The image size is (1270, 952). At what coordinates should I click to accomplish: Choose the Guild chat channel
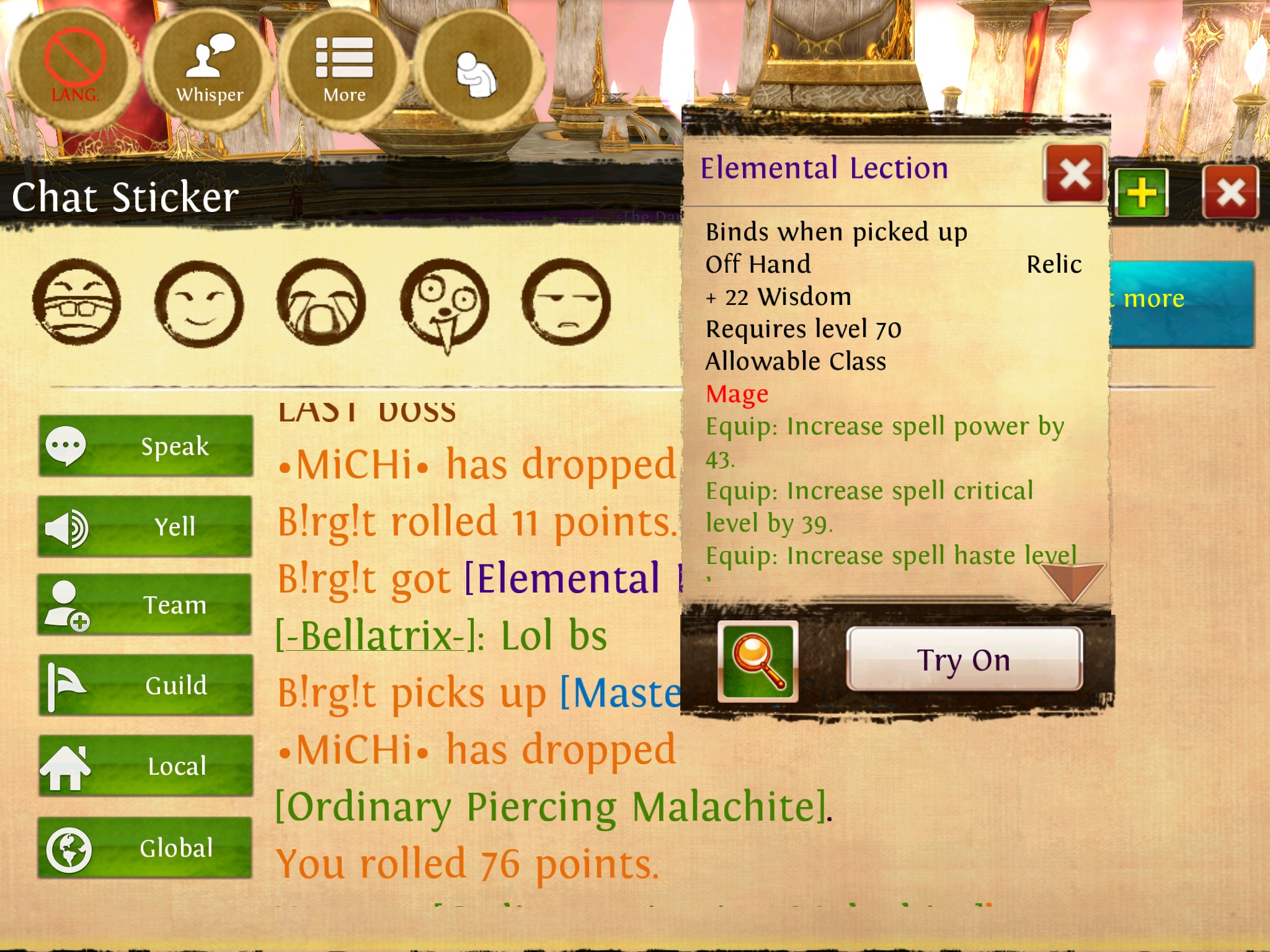point(146,685)
